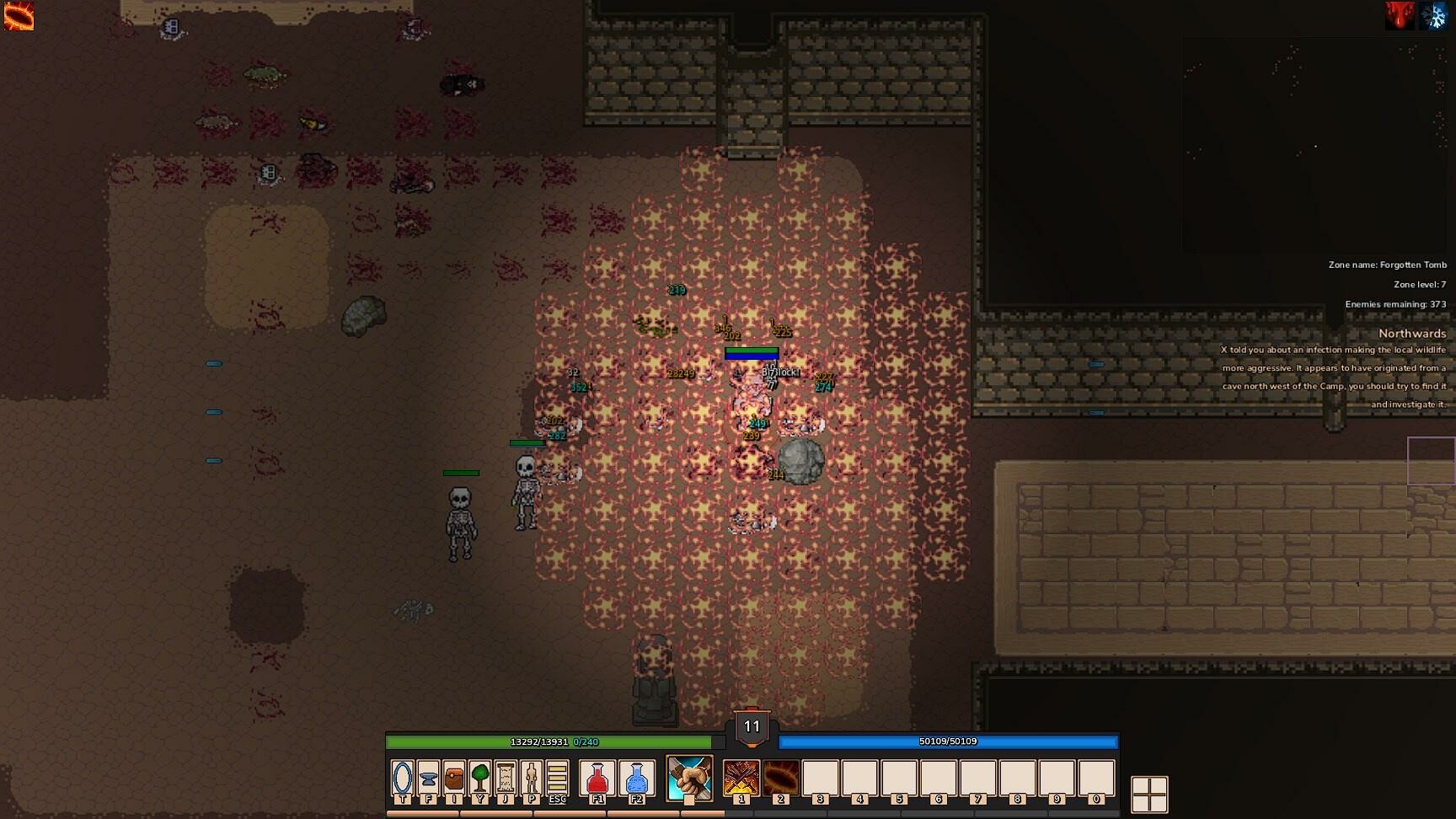The height and width of the screenshot is (819, 1456).
Task: Open the teleport portal menu
Action: point(402,779)
